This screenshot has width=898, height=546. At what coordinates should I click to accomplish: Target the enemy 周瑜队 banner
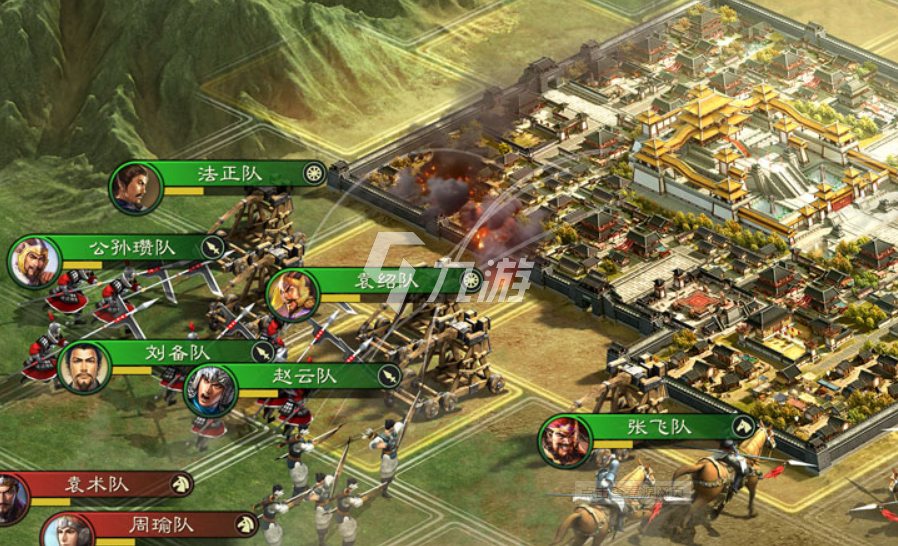tap(162, 524)
